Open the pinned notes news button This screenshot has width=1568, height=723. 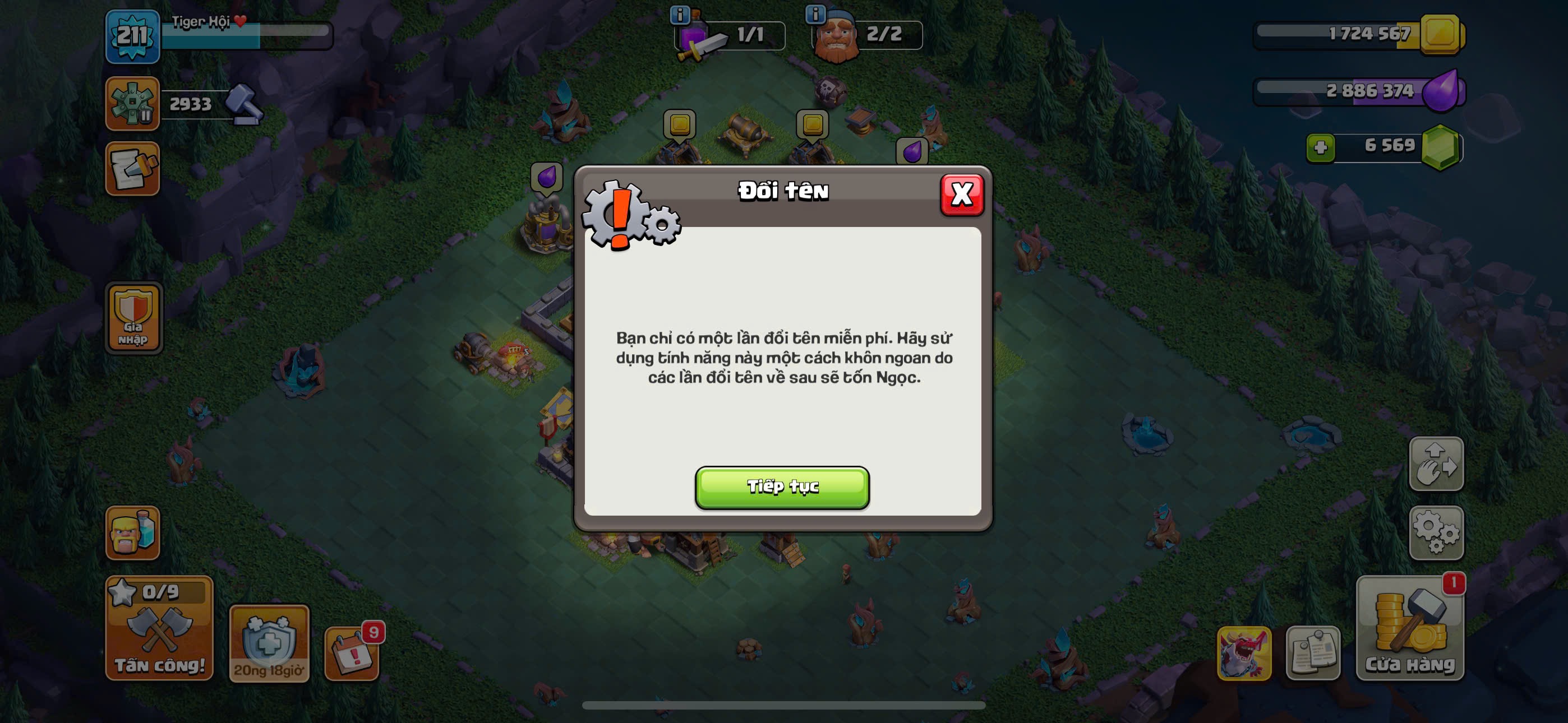[1312, 652]
